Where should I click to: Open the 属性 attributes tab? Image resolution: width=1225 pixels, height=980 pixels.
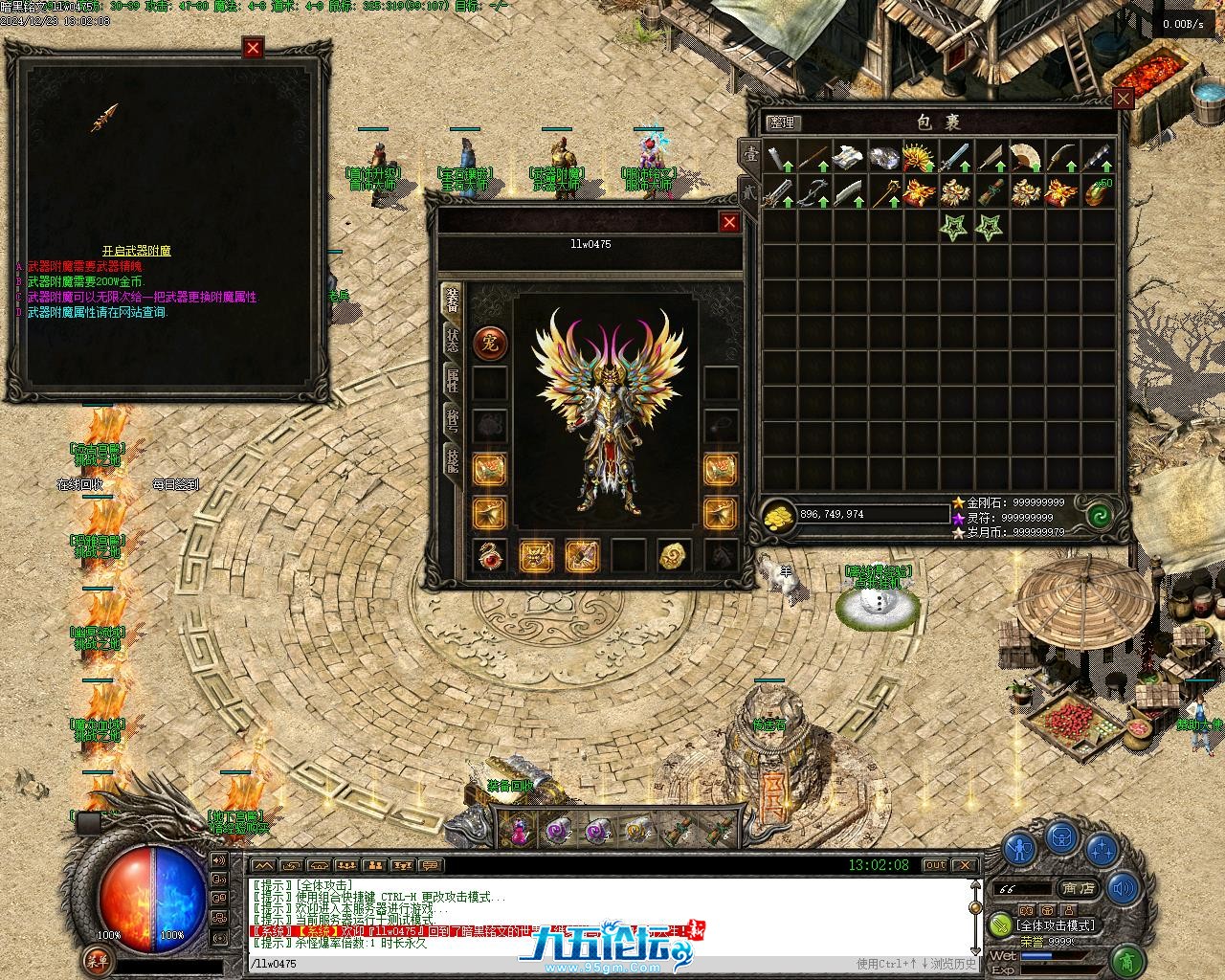pyautogui.click(x=452, y=381)
